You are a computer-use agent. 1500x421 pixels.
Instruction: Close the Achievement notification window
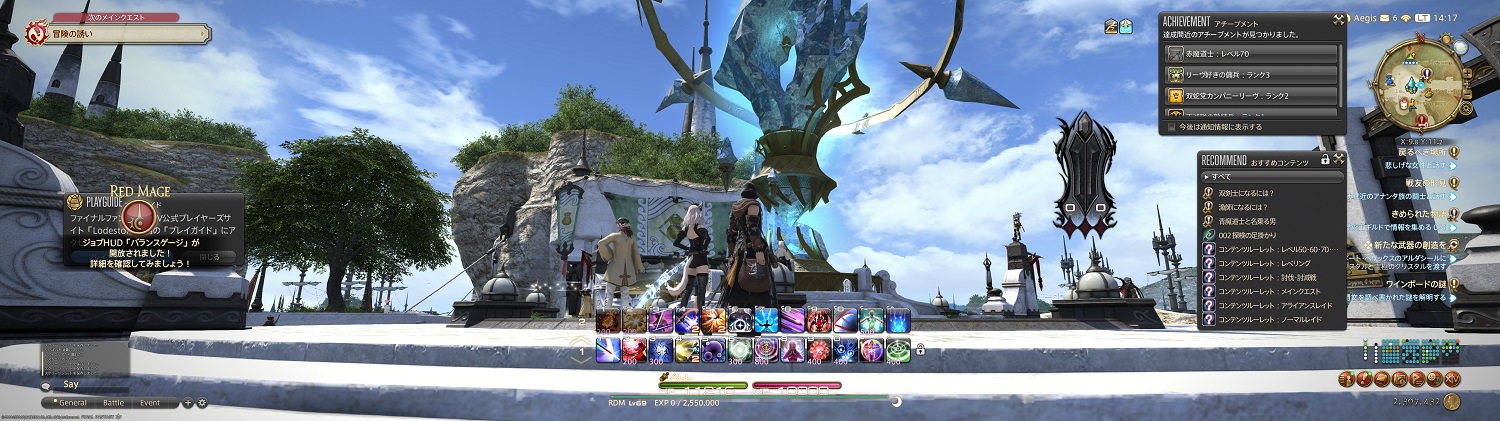pos(1339,20)
